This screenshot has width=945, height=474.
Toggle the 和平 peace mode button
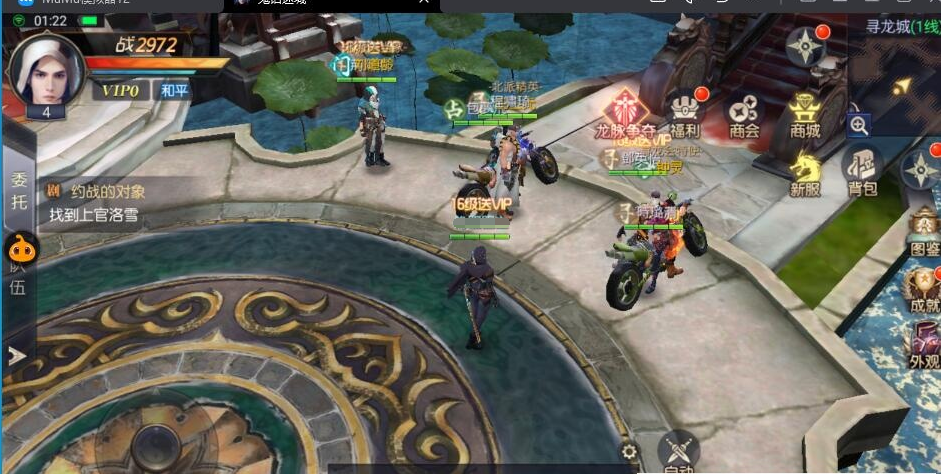point(174,91)
